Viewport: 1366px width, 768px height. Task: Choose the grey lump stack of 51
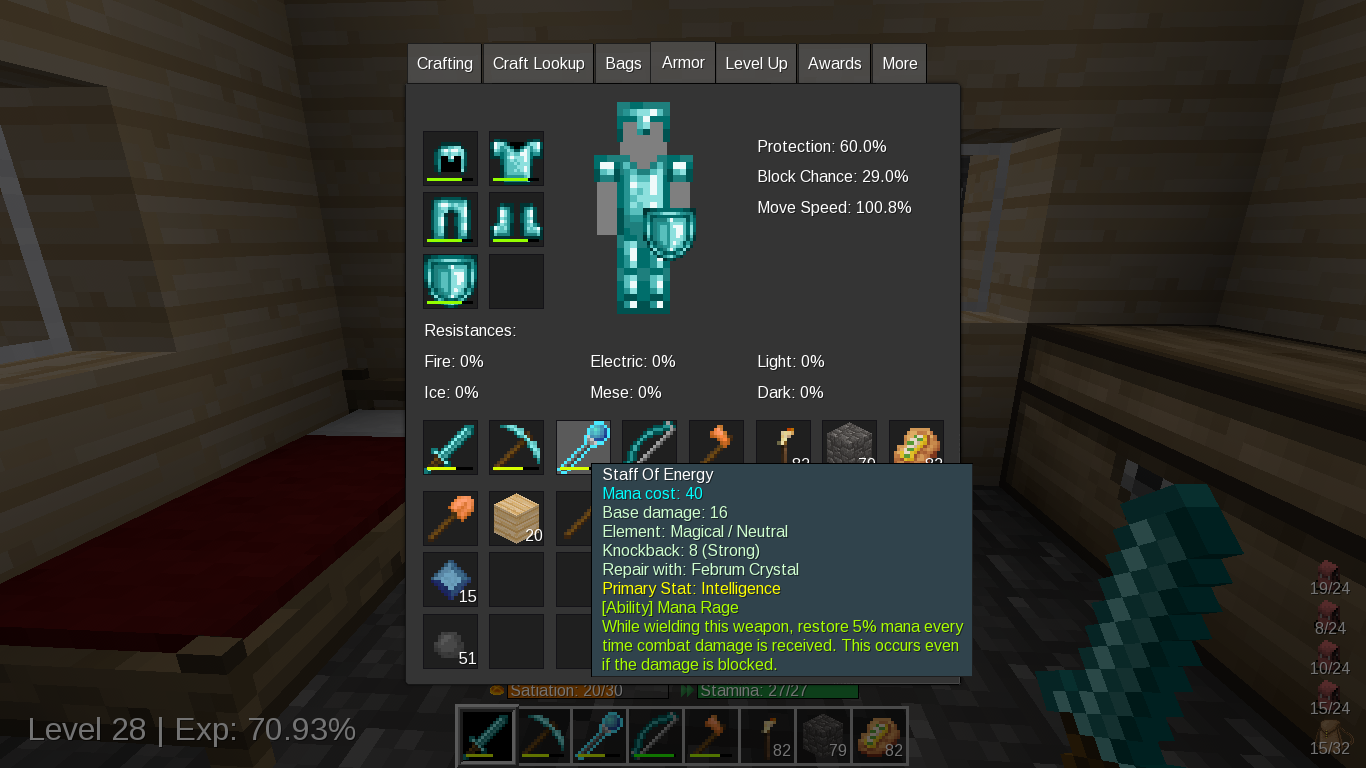pyautogui.click(x=450, y=641)
